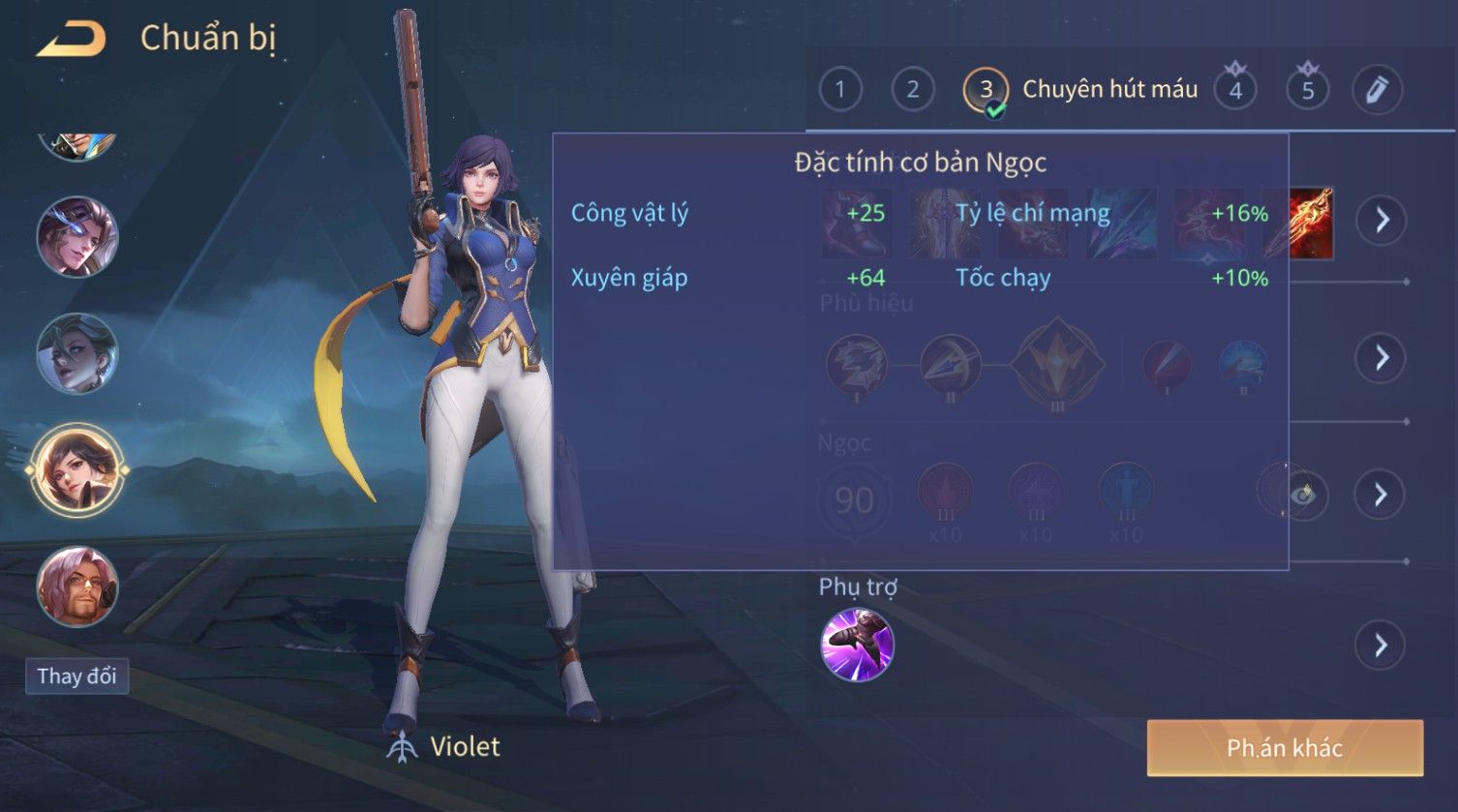Choose loadout preset 4
Screen dimensions: 1458x812
point(1235,90)
